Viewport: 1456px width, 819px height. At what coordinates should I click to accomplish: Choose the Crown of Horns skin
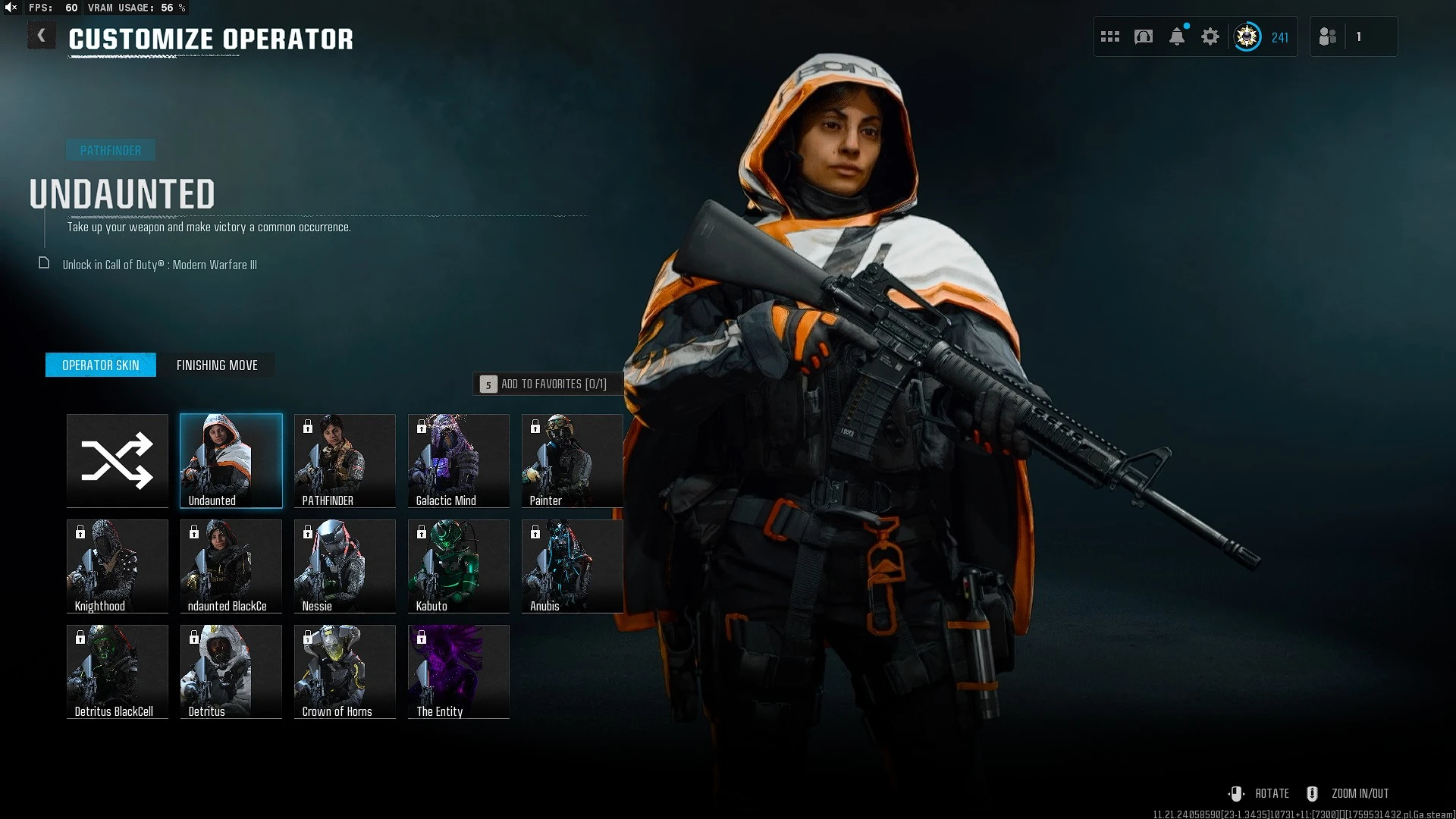pyautogui.click(x=345, y=671)
